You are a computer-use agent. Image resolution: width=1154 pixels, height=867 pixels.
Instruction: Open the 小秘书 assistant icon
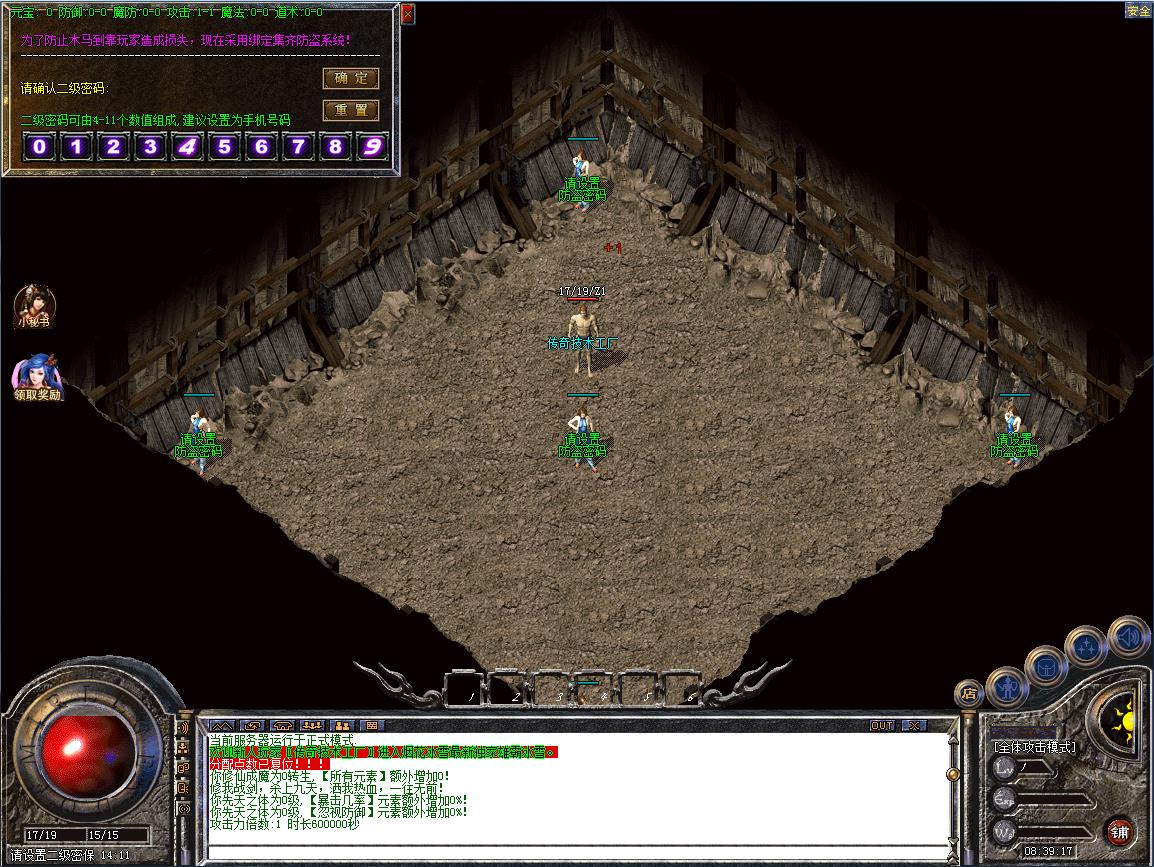(x=33, y=304)
